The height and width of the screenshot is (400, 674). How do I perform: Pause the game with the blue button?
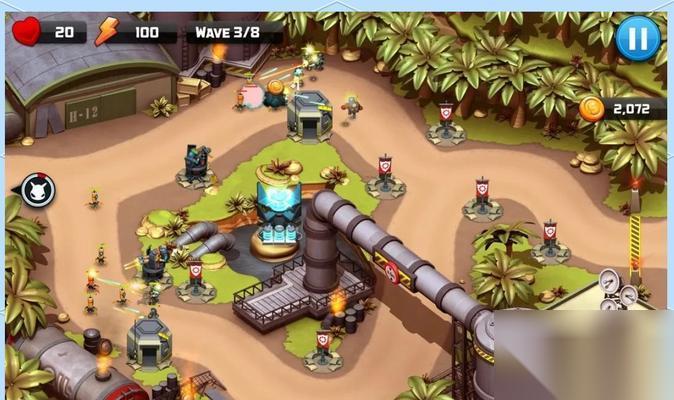pos(637,38)
